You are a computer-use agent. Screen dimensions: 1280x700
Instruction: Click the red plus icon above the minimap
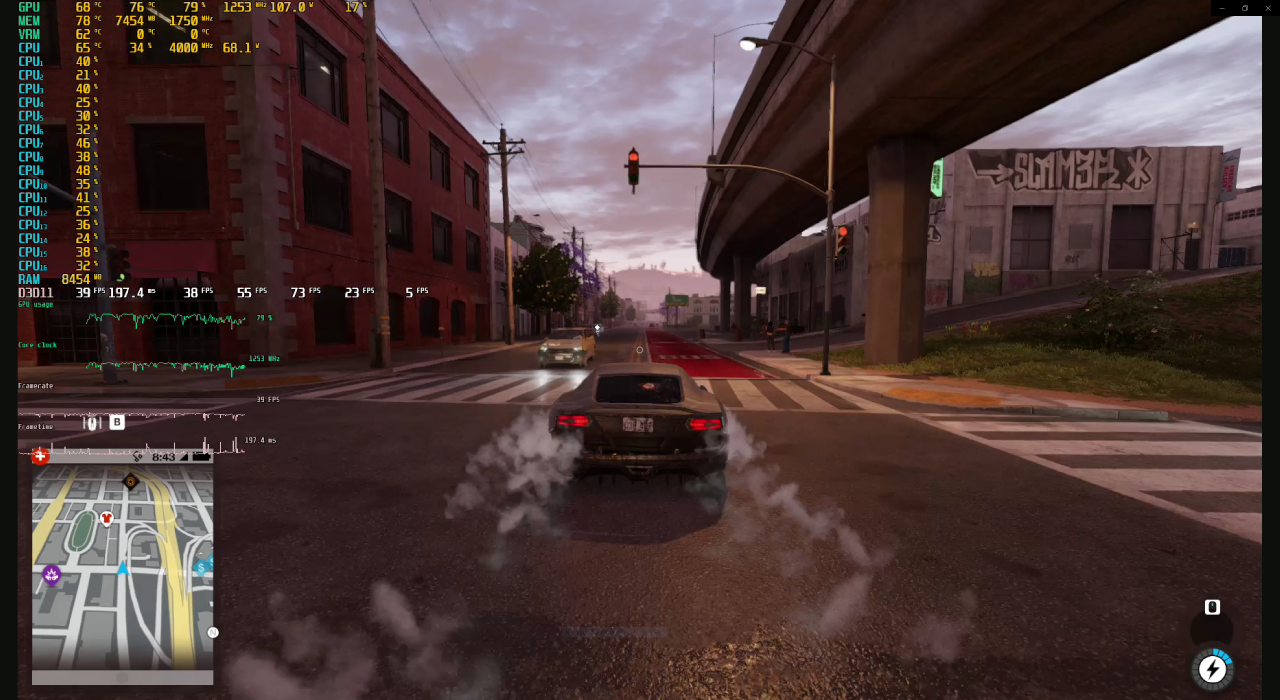coord(40,456)
